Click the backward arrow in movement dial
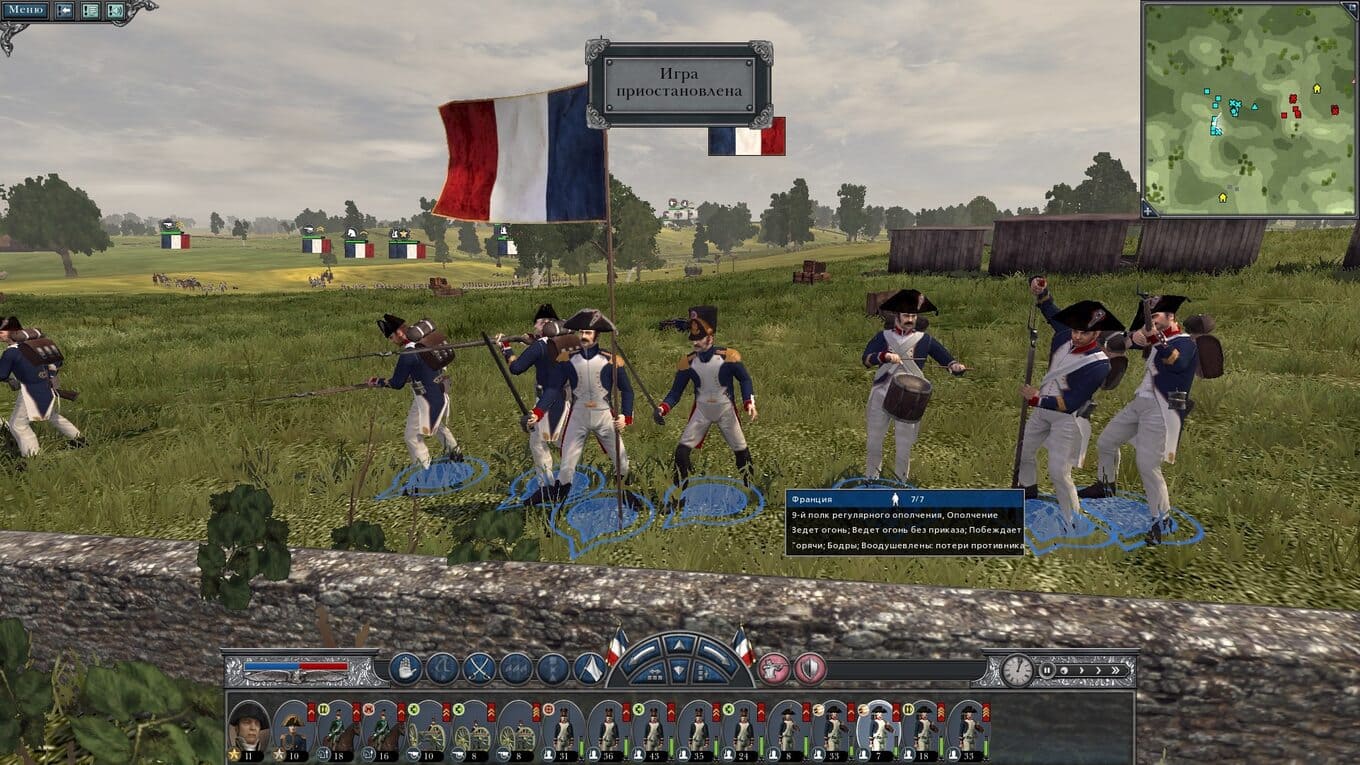Image resolution: width=1360 pixels, height=765 pixels. click(680, 672)
